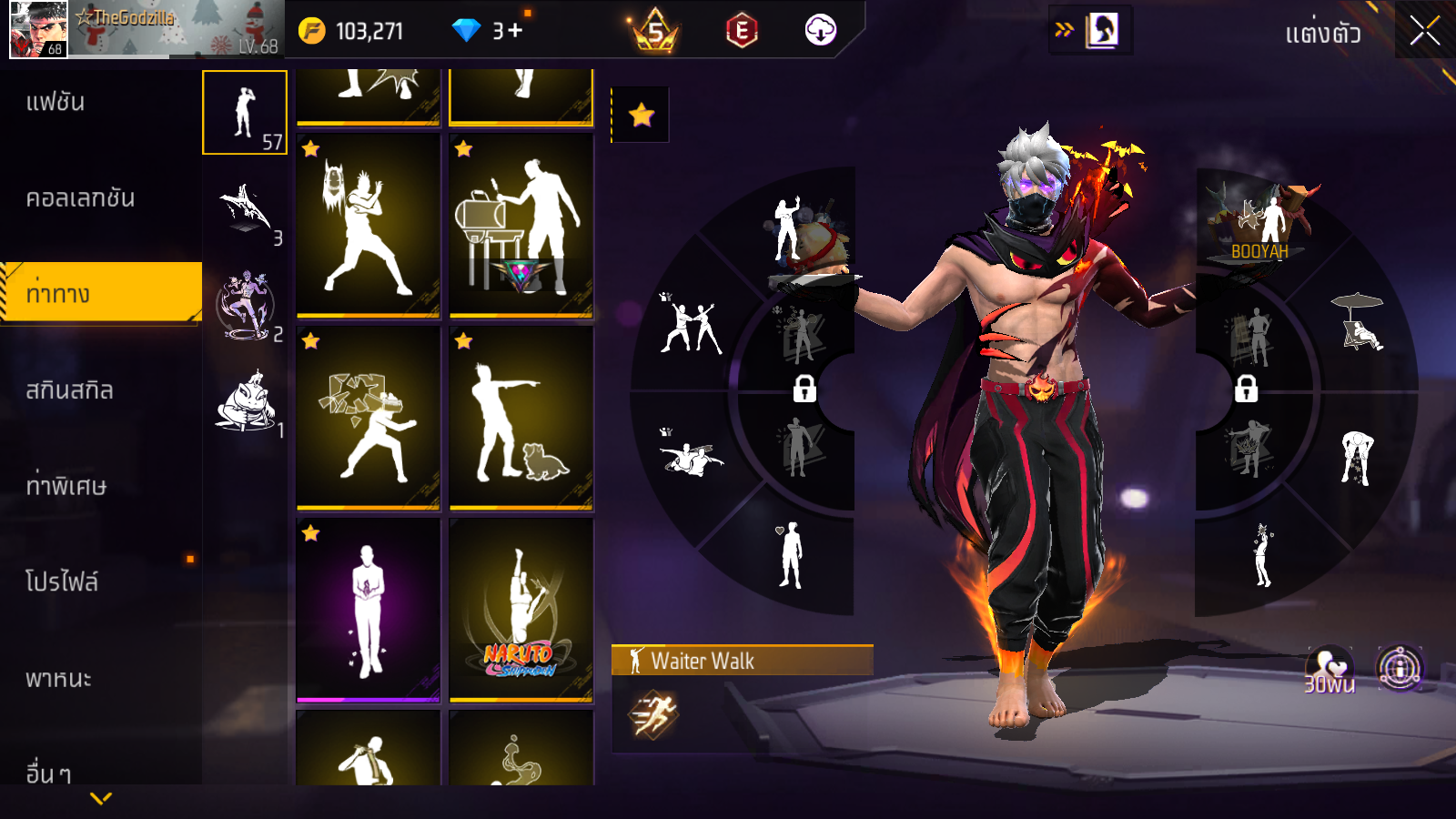
Task: Show the พาหนะ vehicles tab
Action: point(58,679)
